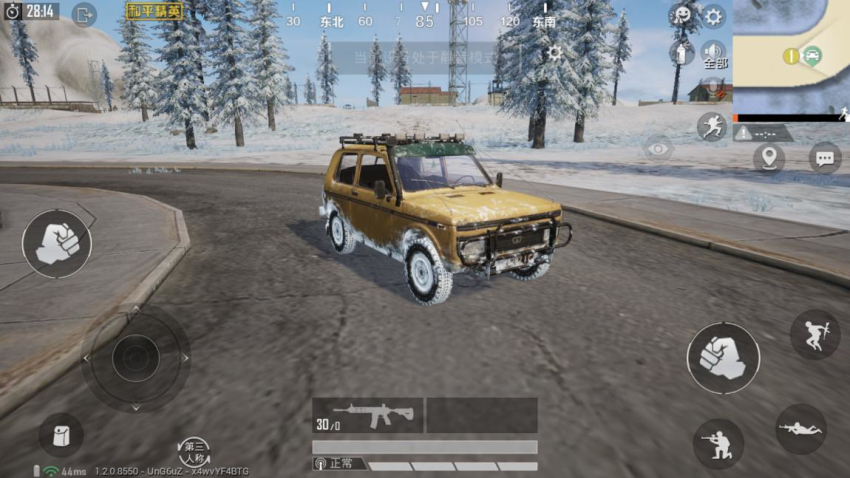Crouch using the kneeling soldier button
Viewport: 850px width, 478px height.
718,443
